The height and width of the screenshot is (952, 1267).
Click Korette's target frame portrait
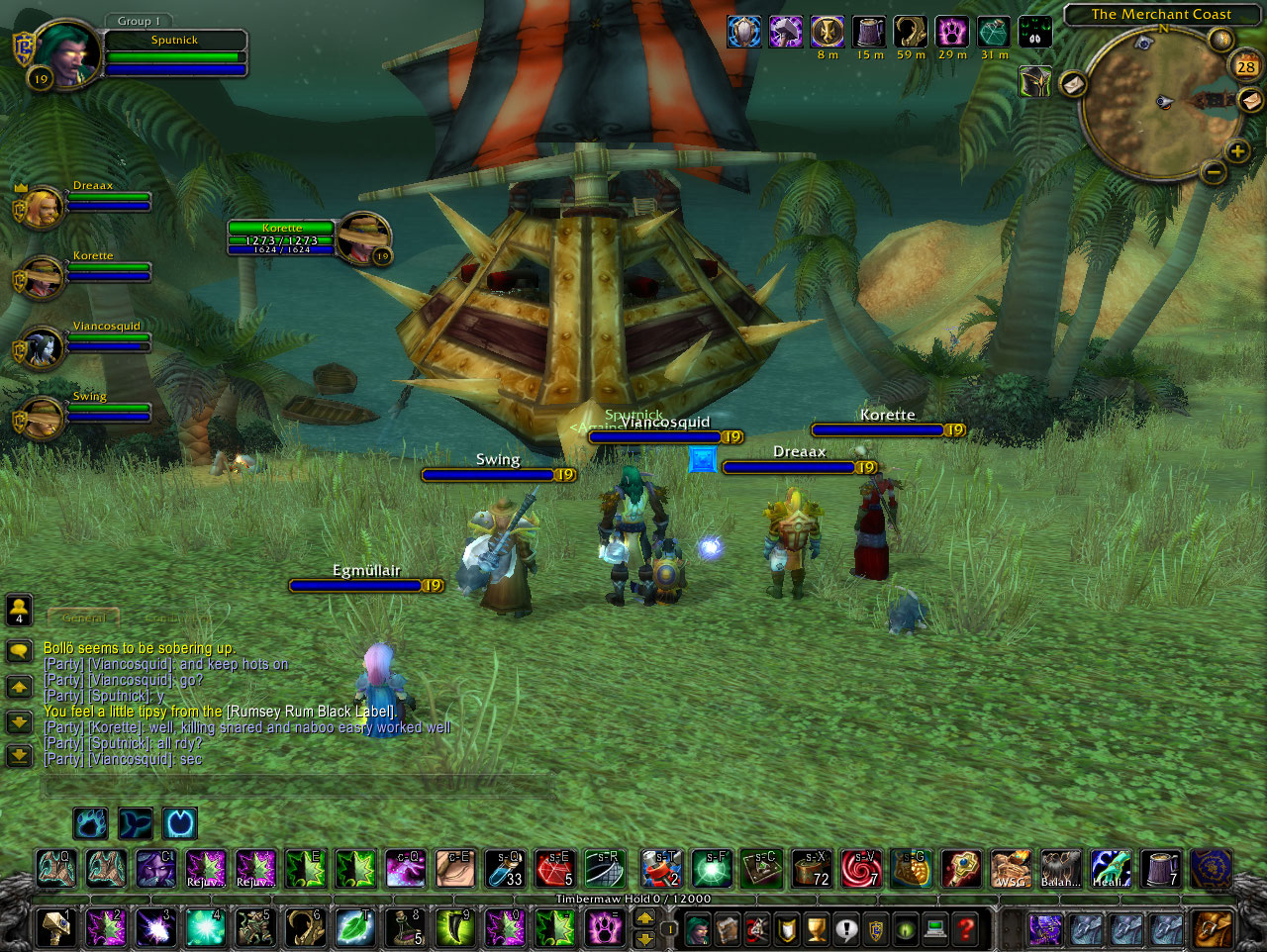362,239
